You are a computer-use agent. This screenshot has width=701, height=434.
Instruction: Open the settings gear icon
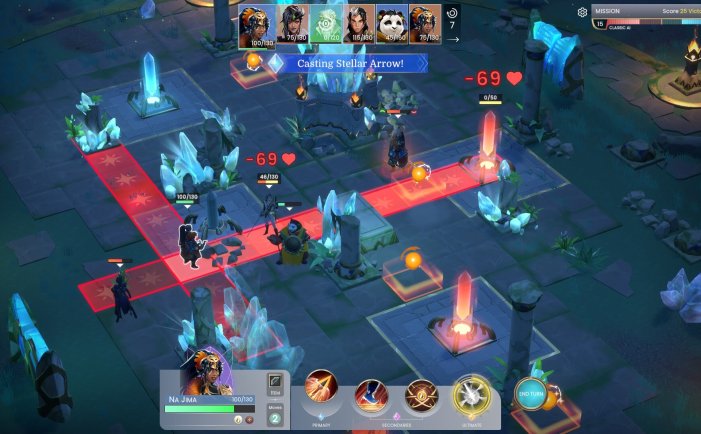coord(582,13)
